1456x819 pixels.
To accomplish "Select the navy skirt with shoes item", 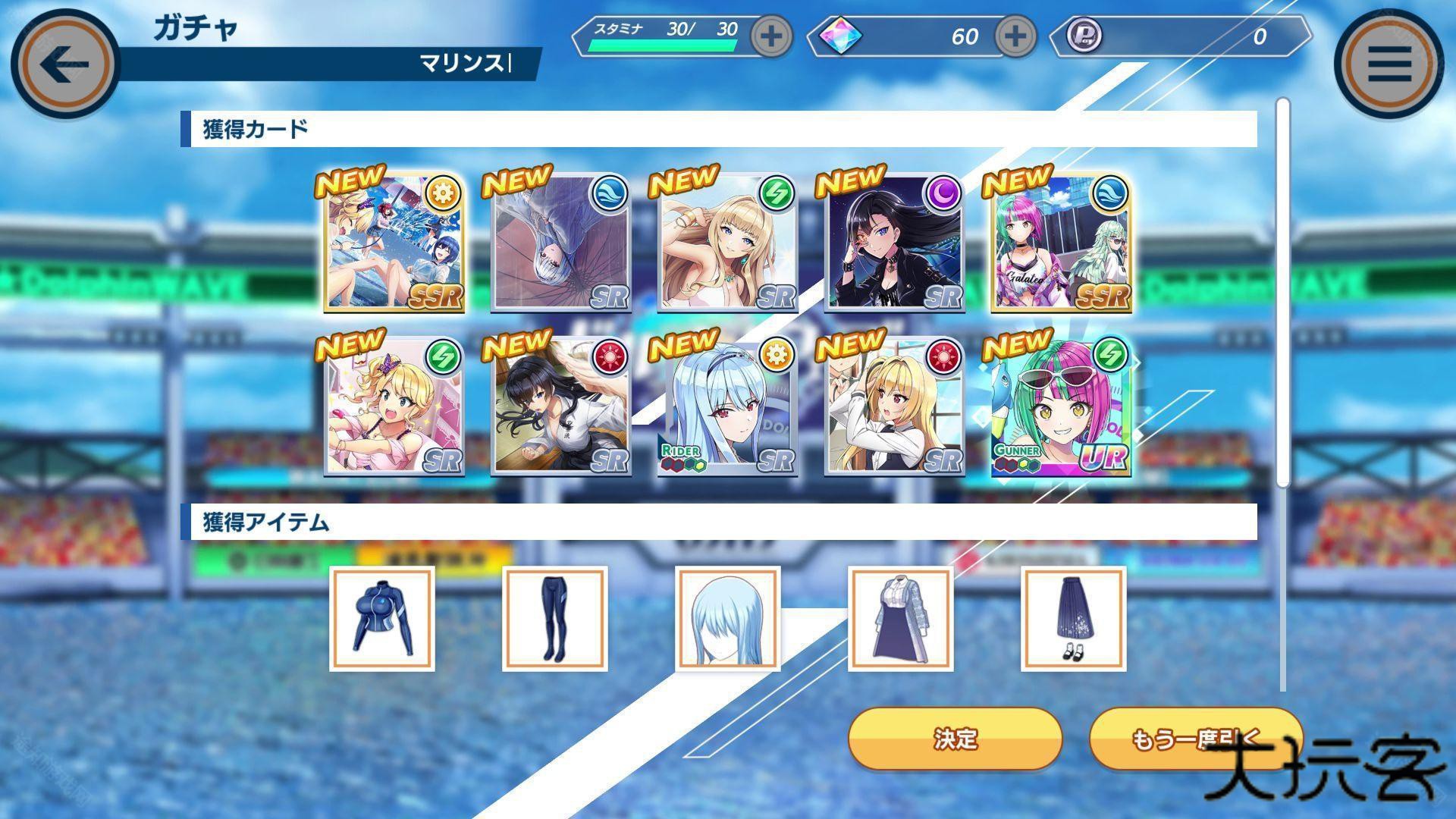I will [1073, 618].
